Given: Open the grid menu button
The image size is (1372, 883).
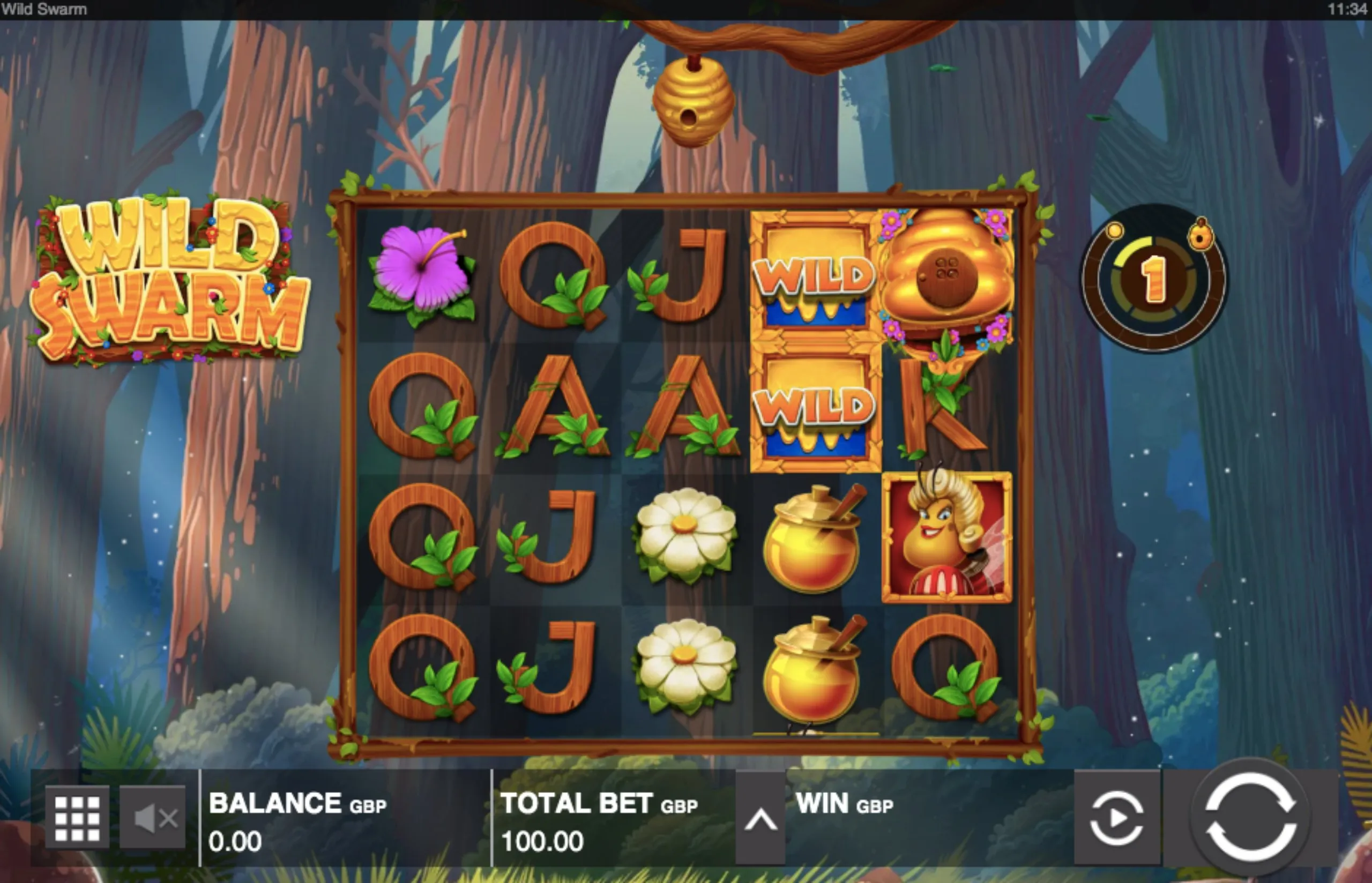Looking at the screenshot, I should [x=77, y=818].
